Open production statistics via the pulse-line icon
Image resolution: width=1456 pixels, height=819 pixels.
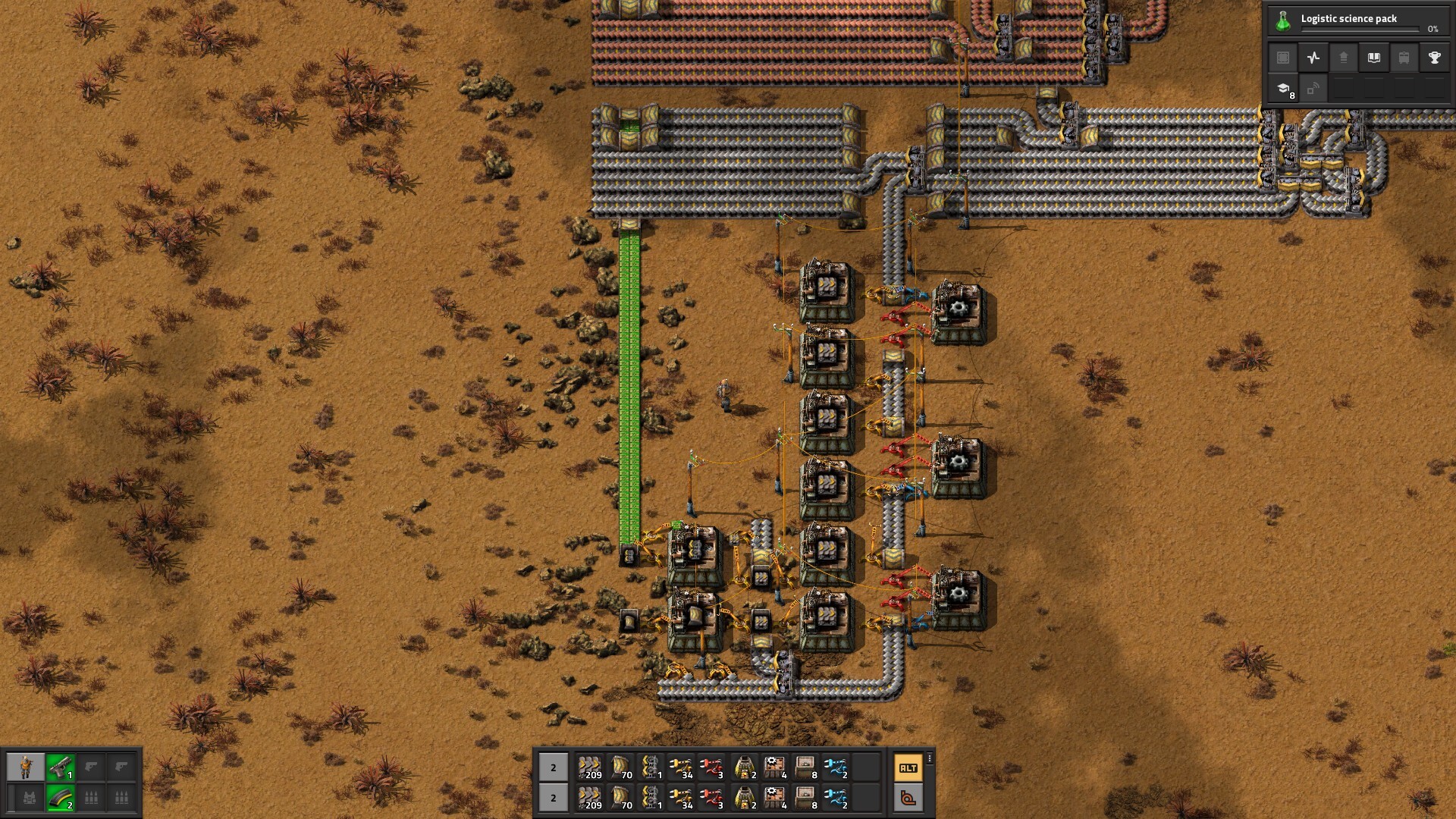(1313, 58)
